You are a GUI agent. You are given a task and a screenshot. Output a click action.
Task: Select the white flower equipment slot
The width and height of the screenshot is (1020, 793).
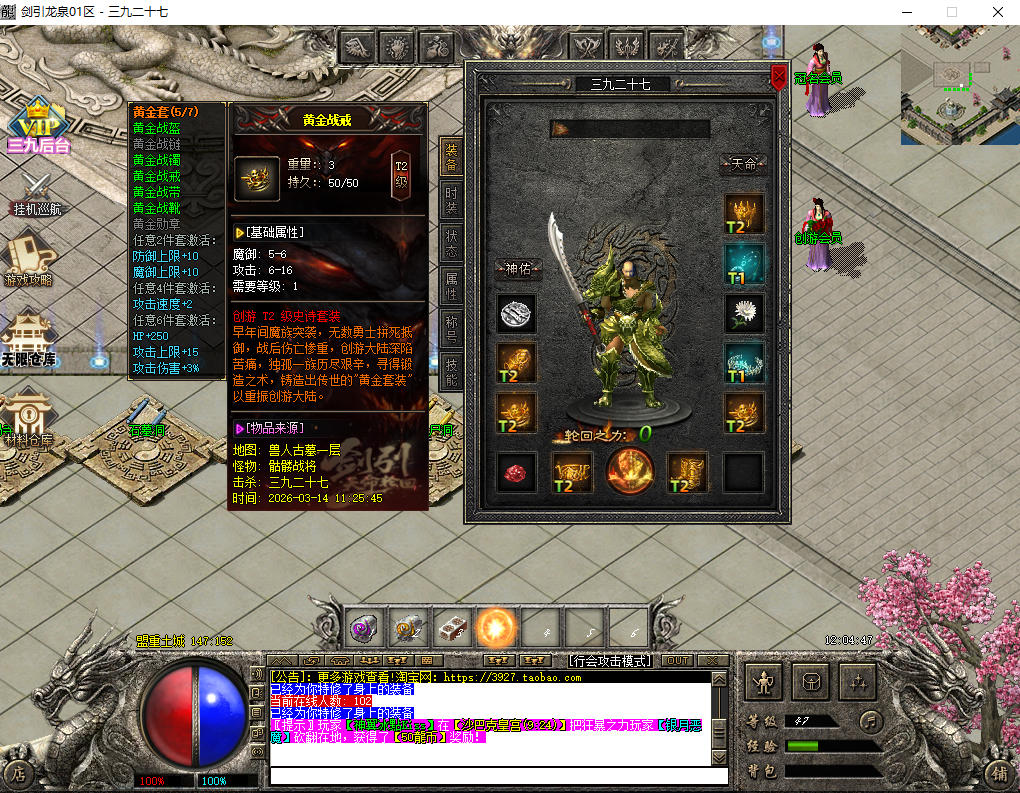pos(744,313)
